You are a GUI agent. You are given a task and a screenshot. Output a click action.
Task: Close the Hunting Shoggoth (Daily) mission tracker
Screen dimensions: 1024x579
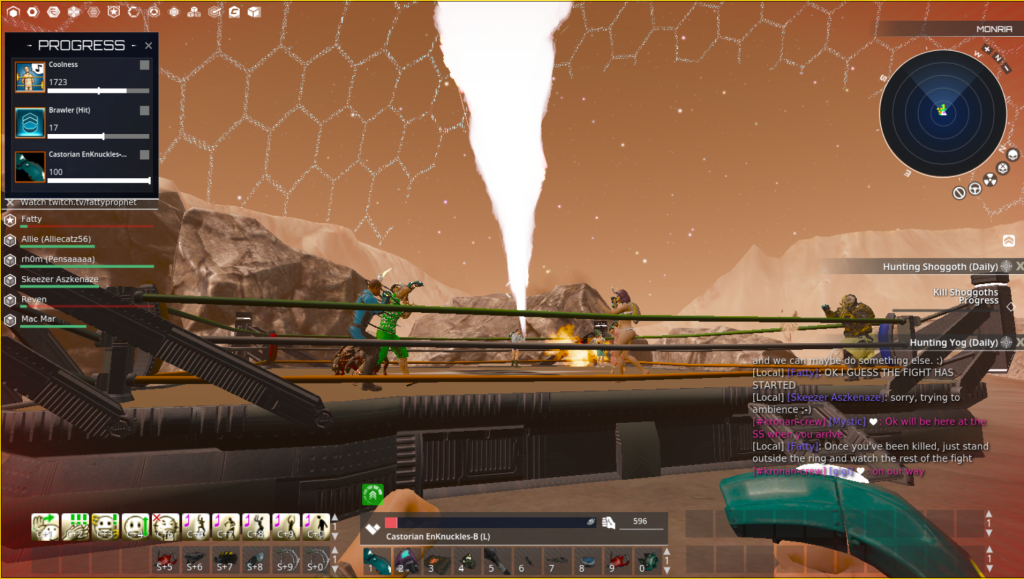1019,266
